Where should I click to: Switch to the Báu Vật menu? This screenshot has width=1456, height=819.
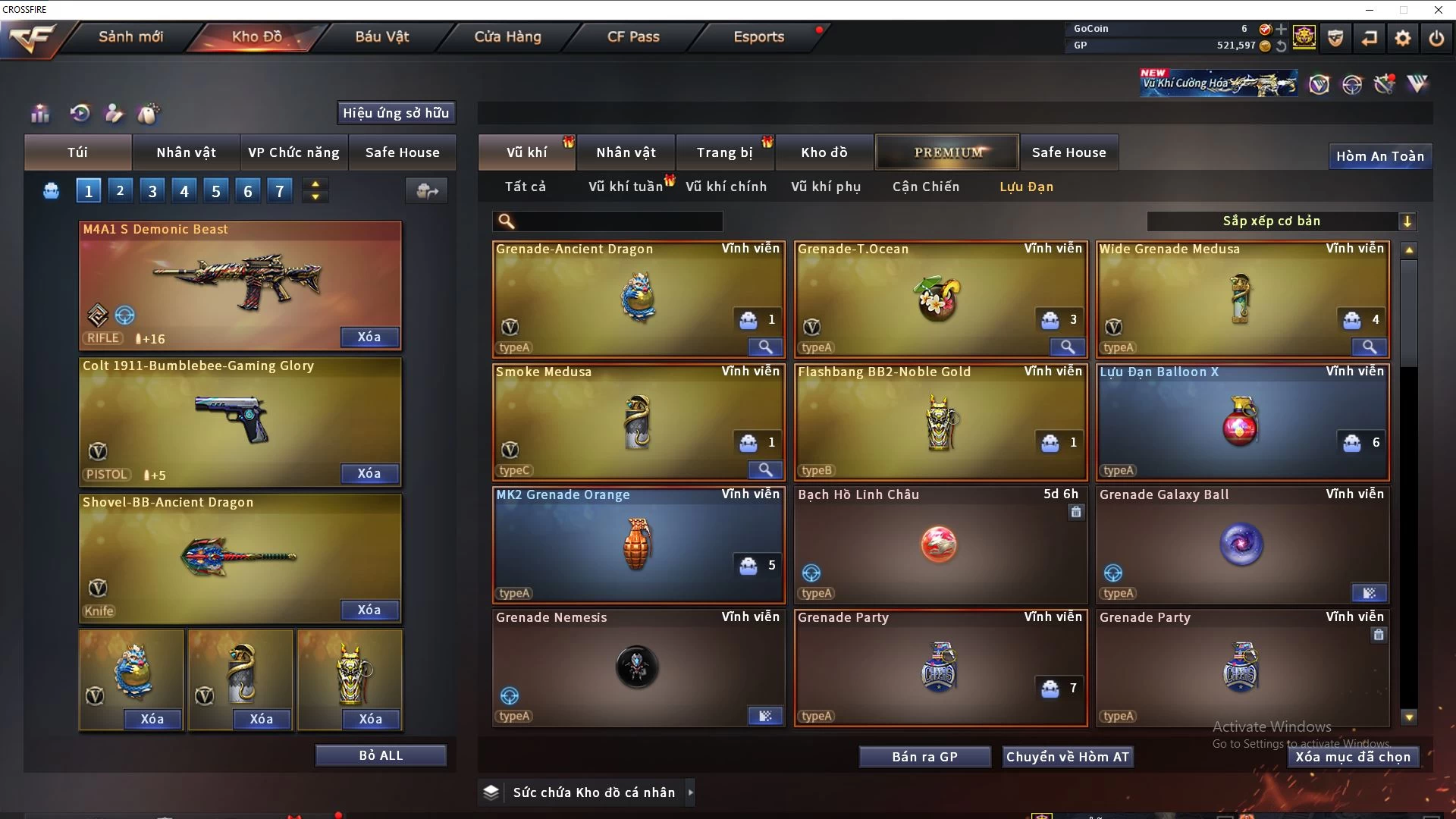pos(381,36)
